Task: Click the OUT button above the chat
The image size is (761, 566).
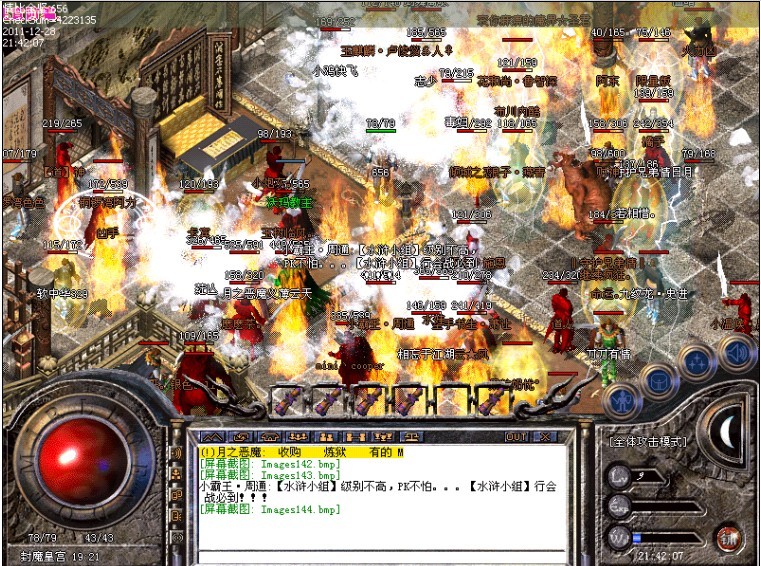Action: (x=515, y=437)
